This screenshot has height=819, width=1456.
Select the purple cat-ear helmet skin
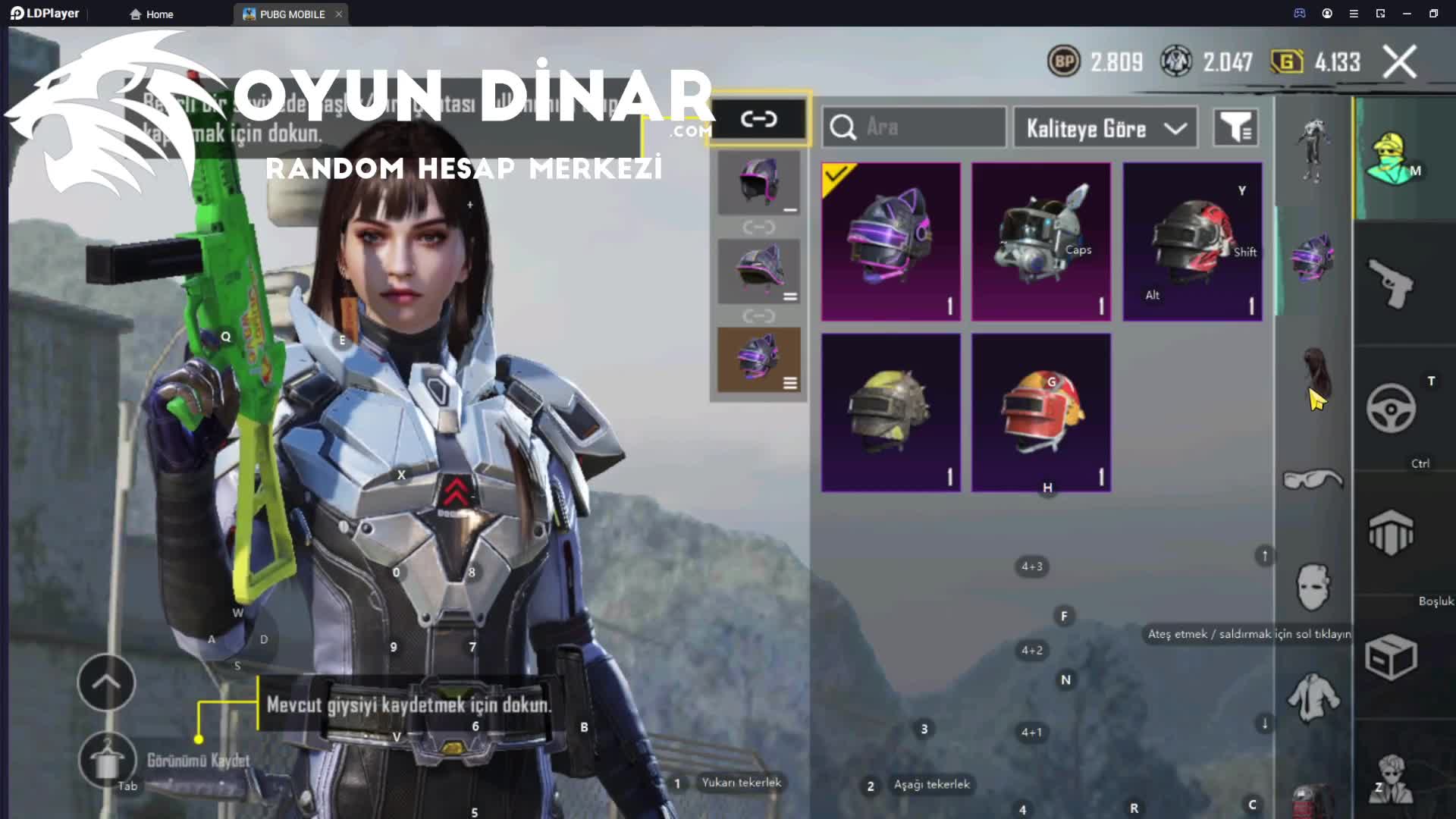[x=891, y=241]
